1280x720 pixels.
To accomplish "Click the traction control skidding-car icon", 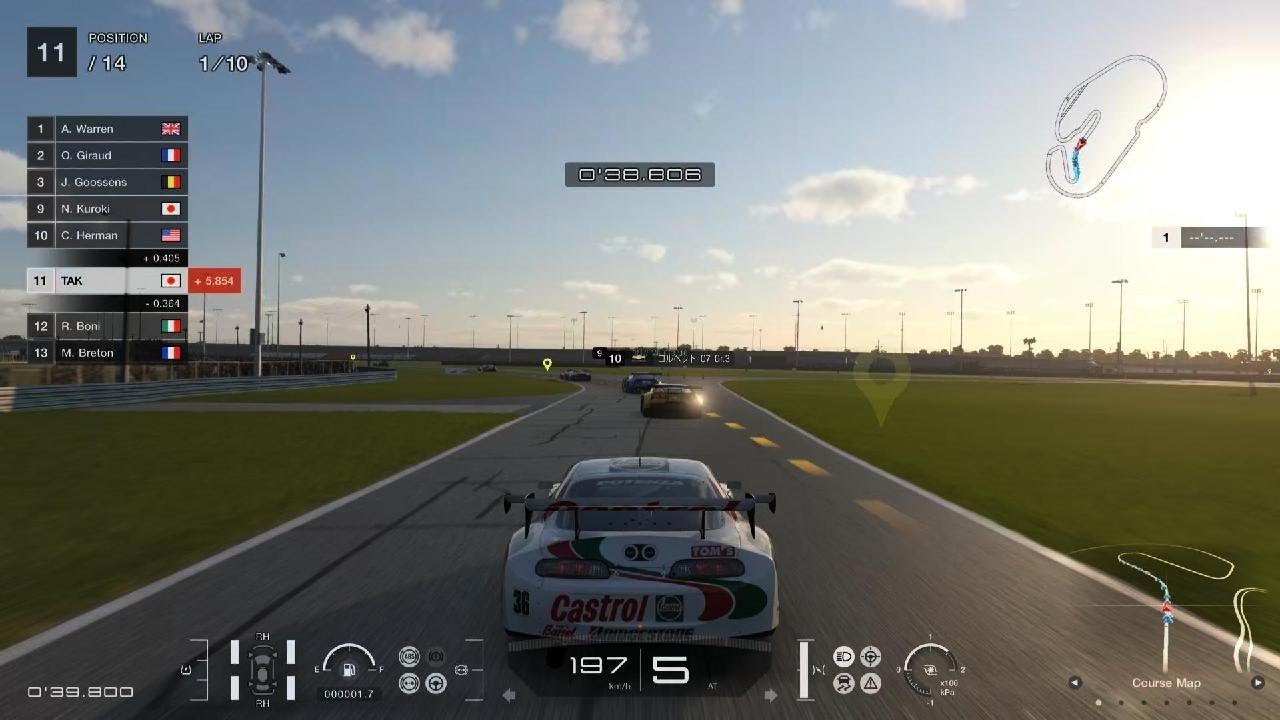I will 843,683.
